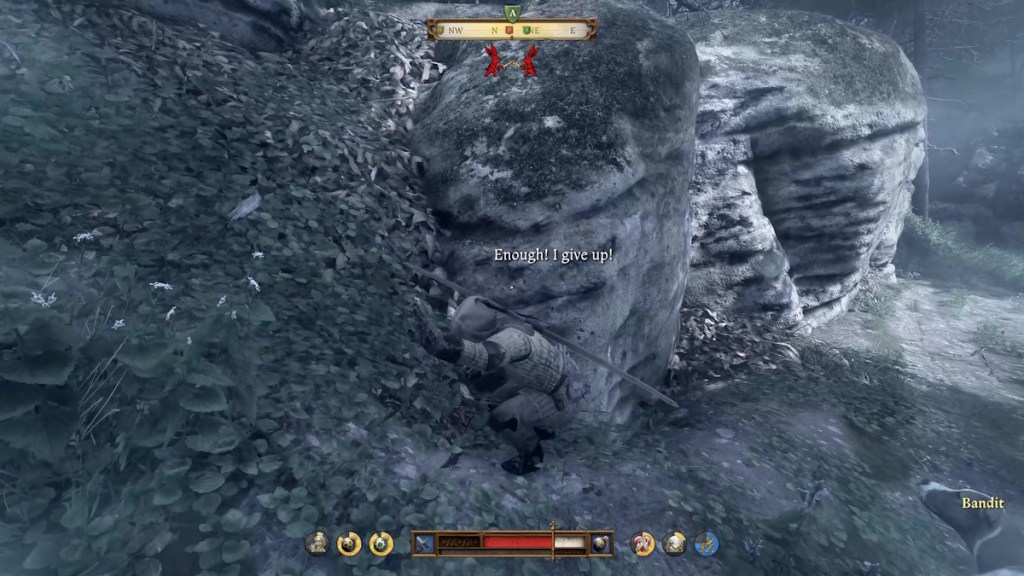Click the bomb icon beside the health bar
1024x576 pixels.
[600, 543]
